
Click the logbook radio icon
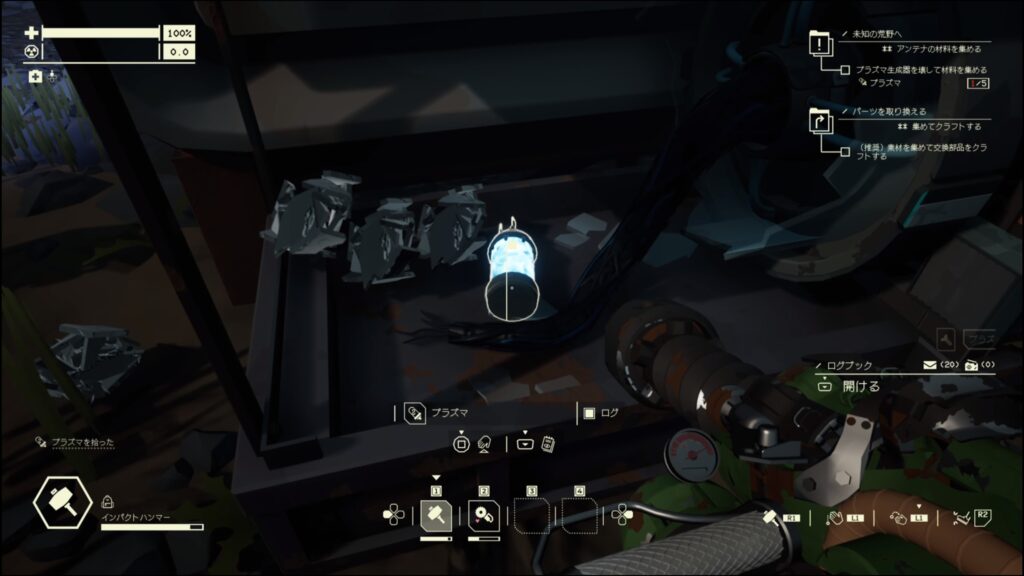click(970, 365)
